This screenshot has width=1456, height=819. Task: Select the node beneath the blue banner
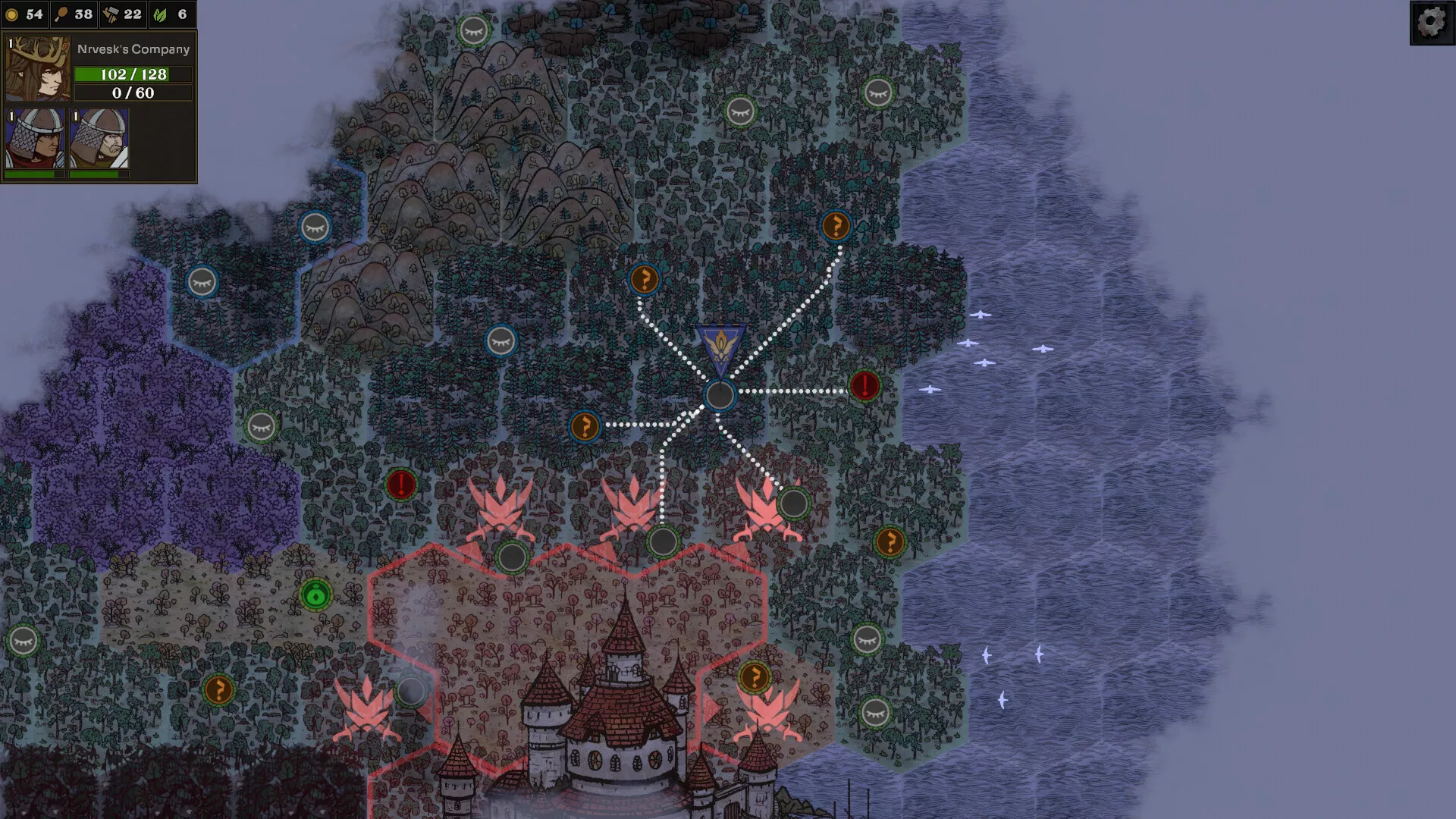coord(719,395)
